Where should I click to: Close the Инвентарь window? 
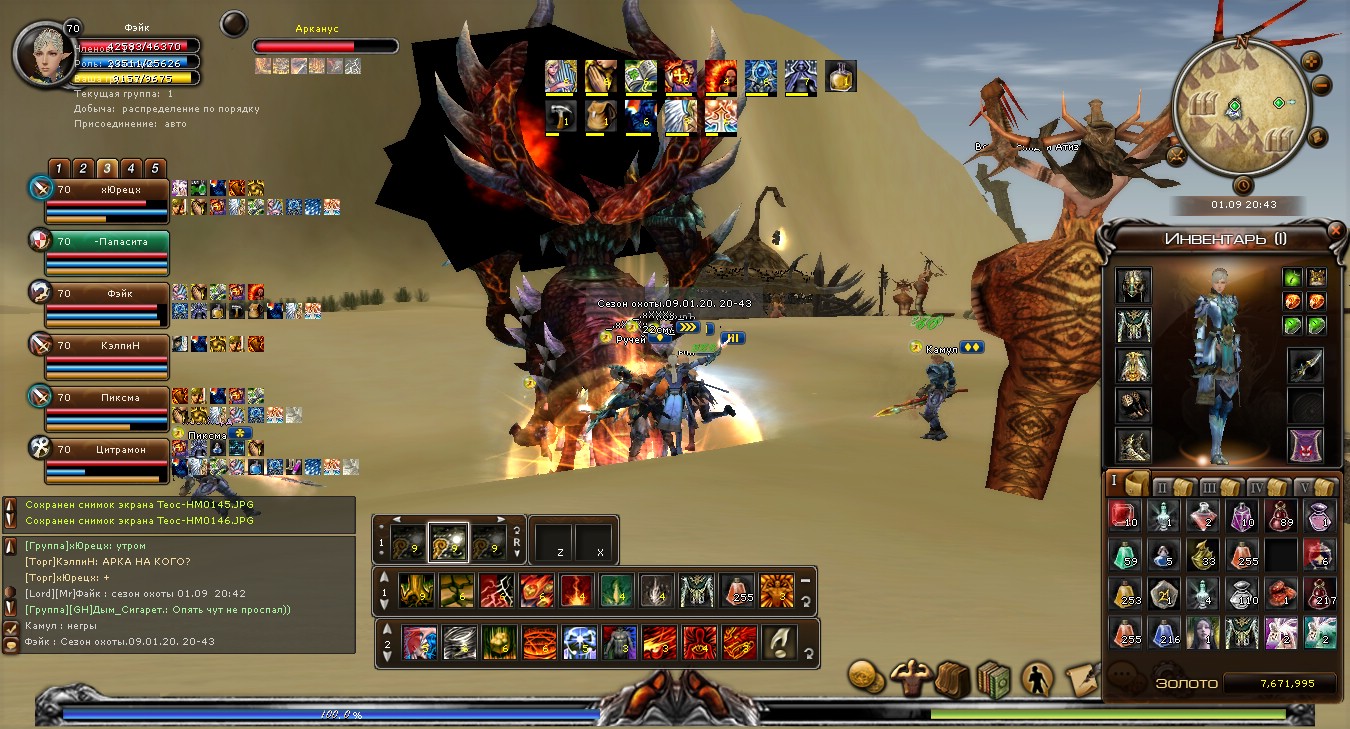pos(1336,230)
